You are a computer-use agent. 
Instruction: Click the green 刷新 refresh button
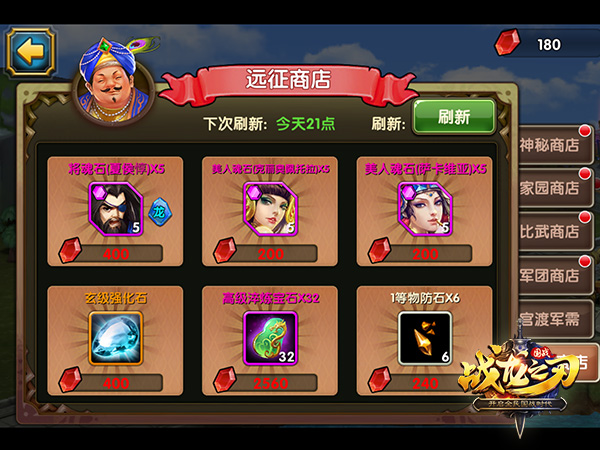click(x=453, y=117)
